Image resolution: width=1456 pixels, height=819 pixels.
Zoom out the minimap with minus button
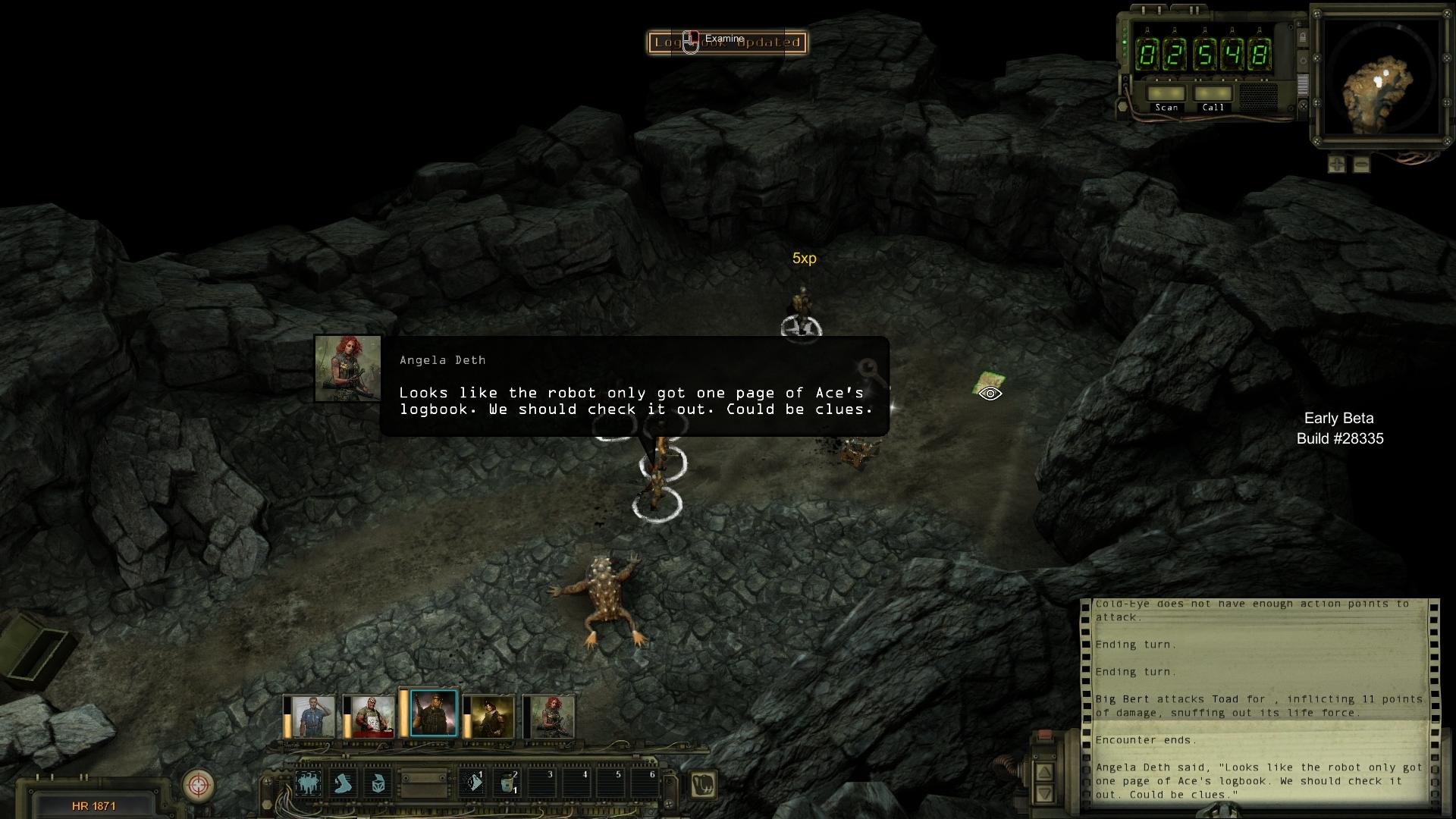pos(1361,164)
